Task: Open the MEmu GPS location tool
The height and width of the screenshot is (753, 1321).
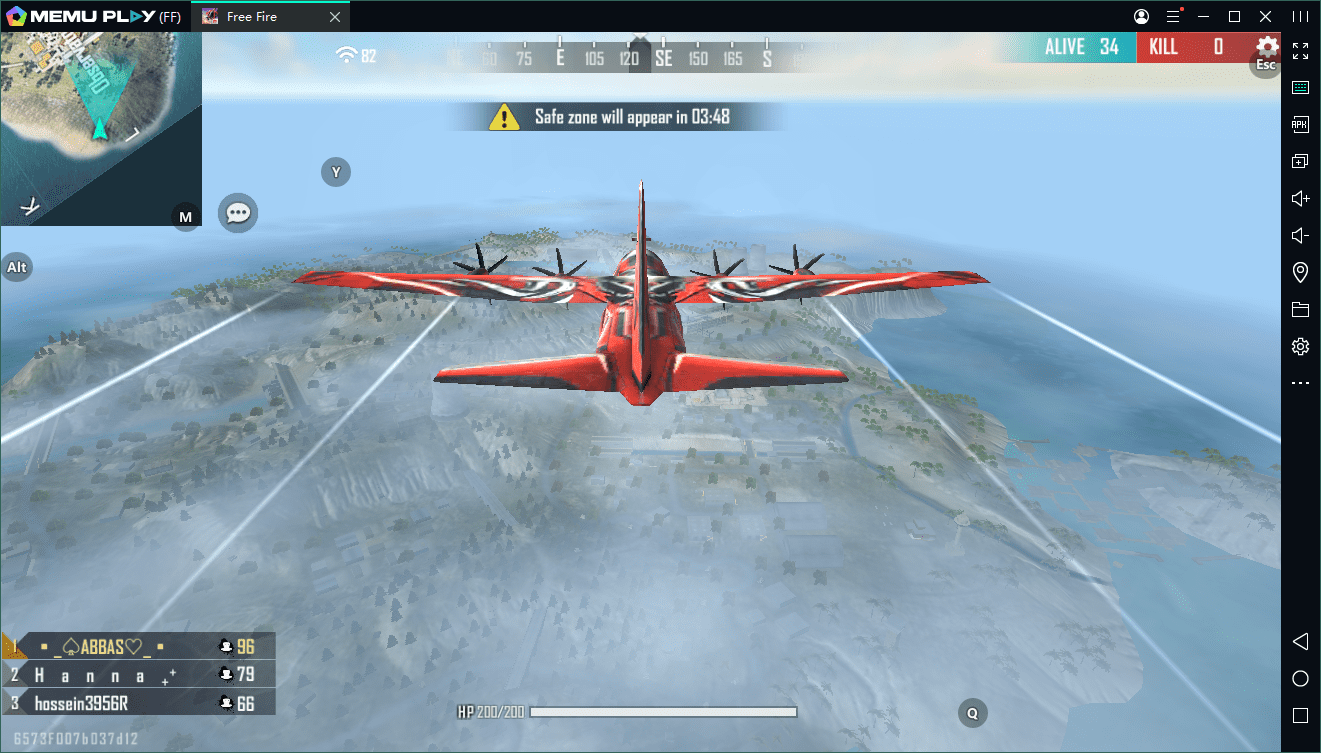Action: 1300,273
